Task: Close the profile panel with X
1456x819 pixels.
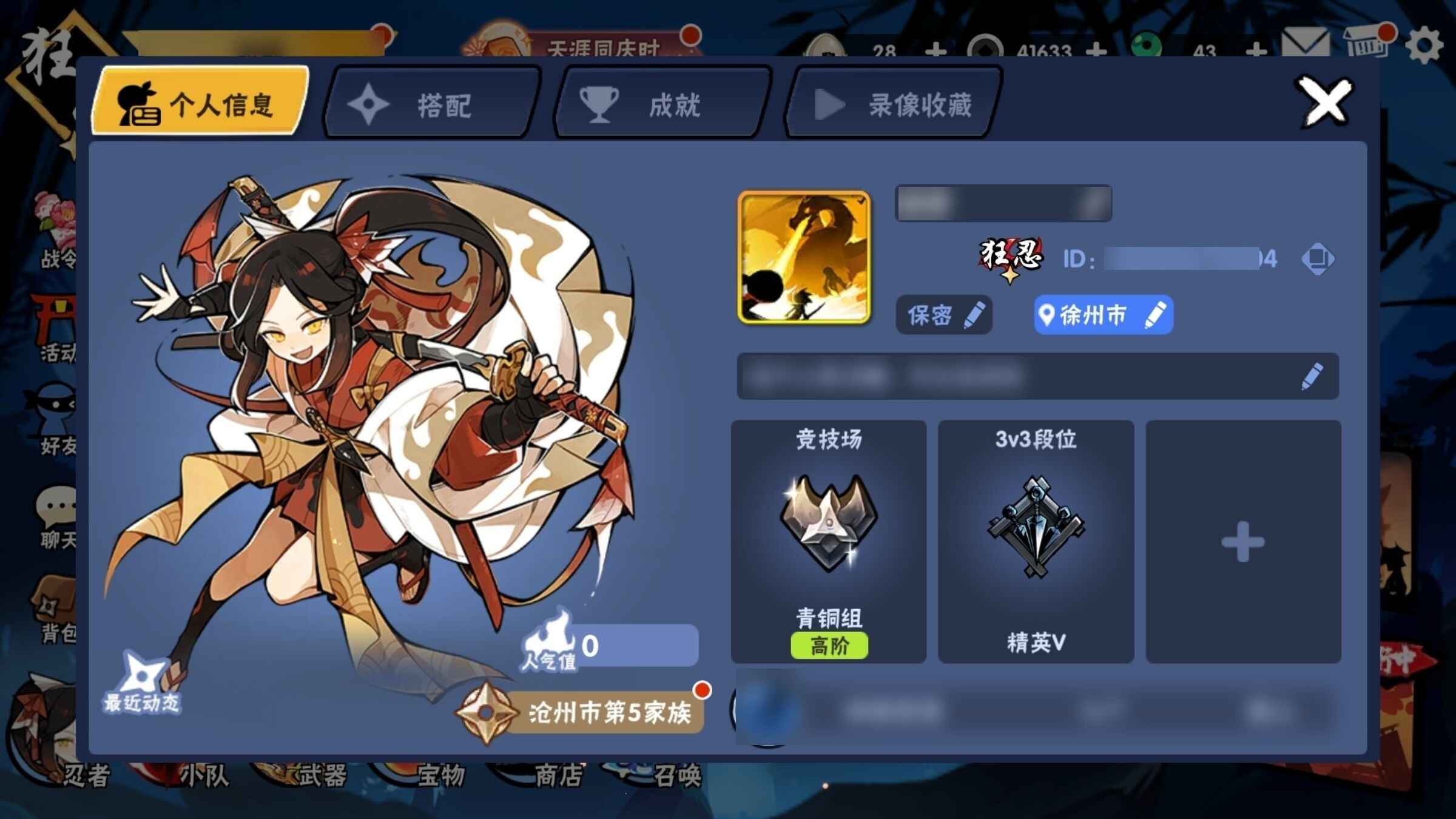Action: pyautogui.click(x=1325, y=102)
